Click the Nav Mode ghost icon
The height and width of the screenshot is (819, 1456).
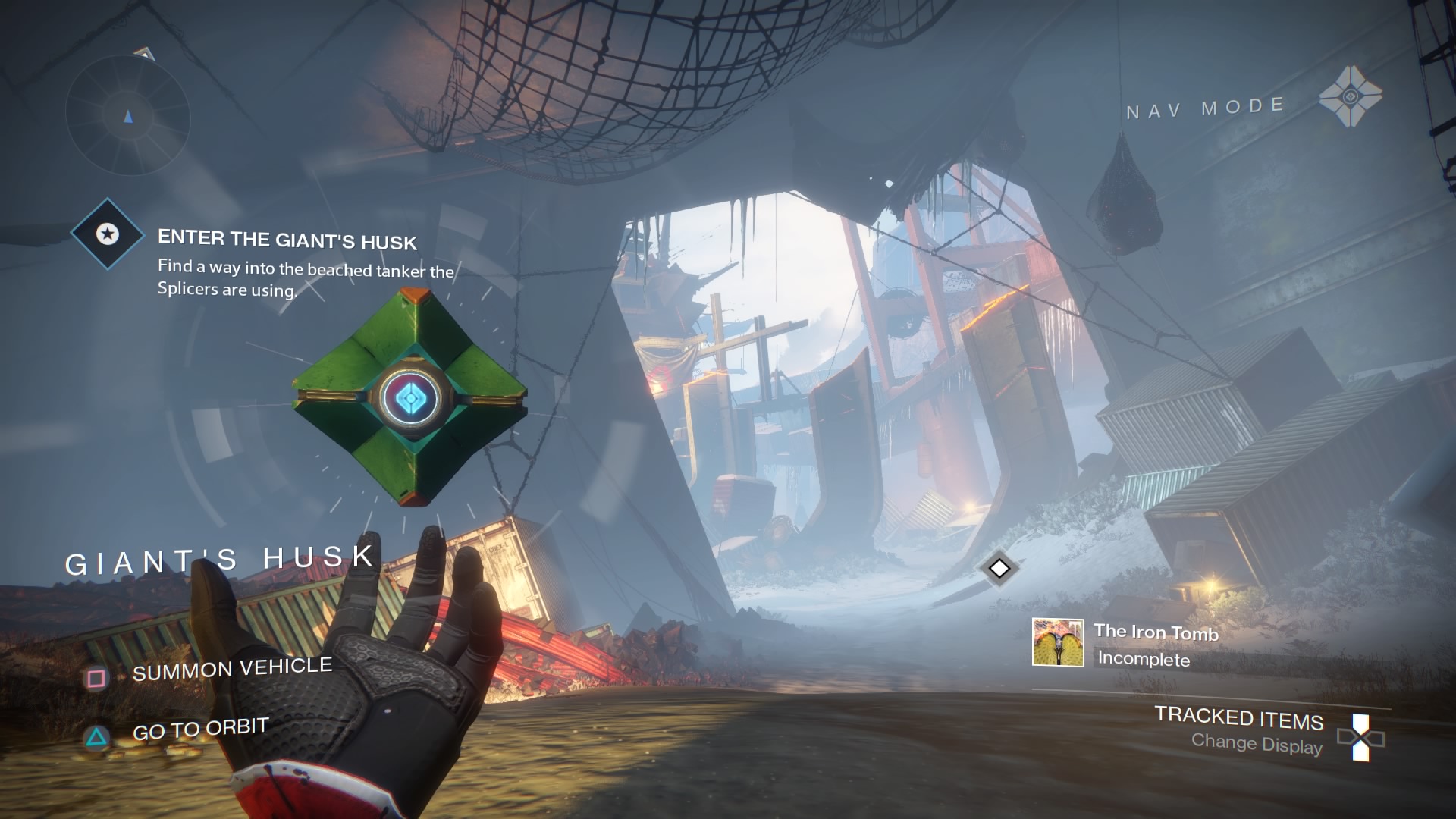coord(1350,97)
